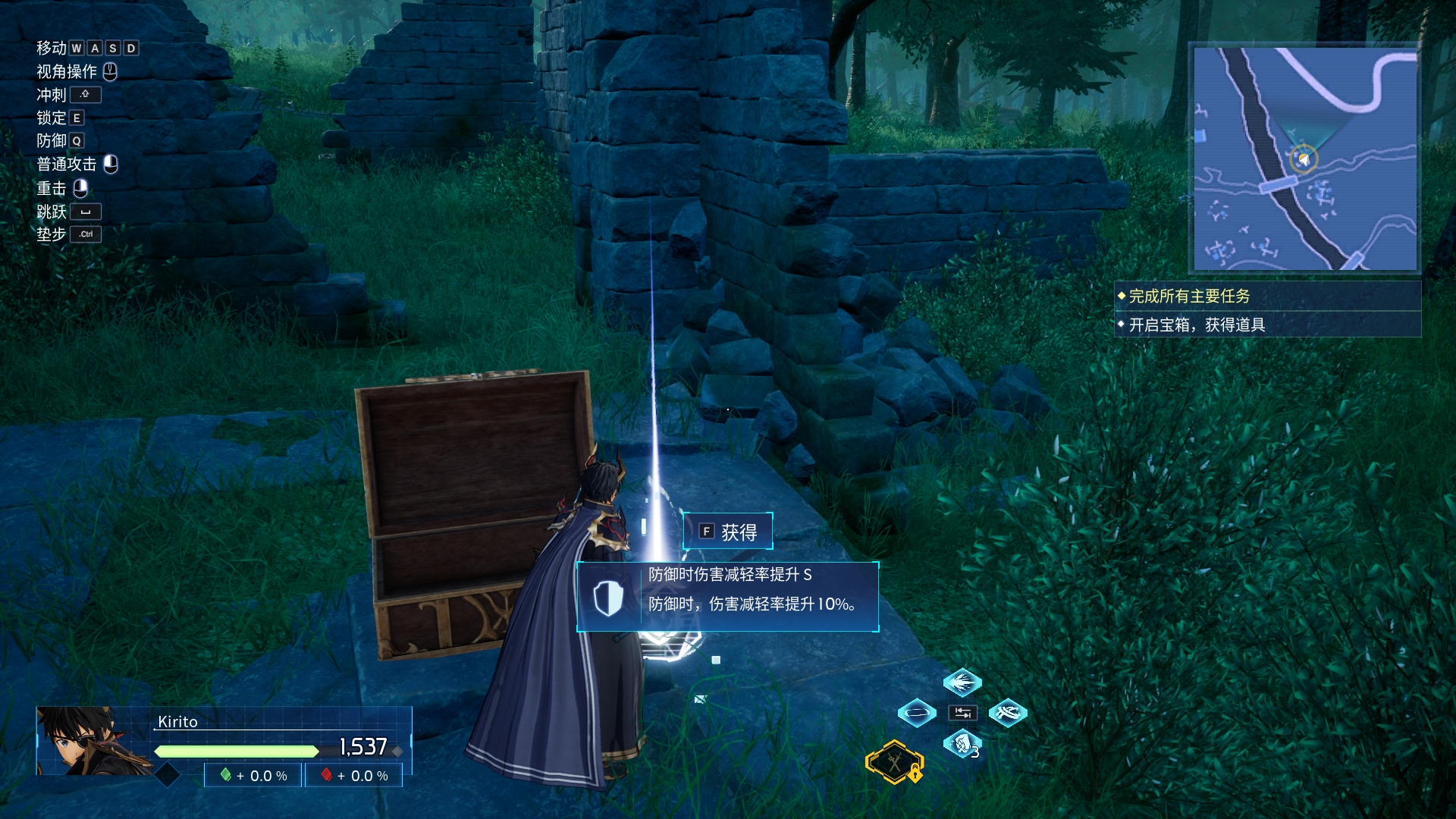Click the 防御时伤害减轻率提升 S item tooltip

(728, 597)
